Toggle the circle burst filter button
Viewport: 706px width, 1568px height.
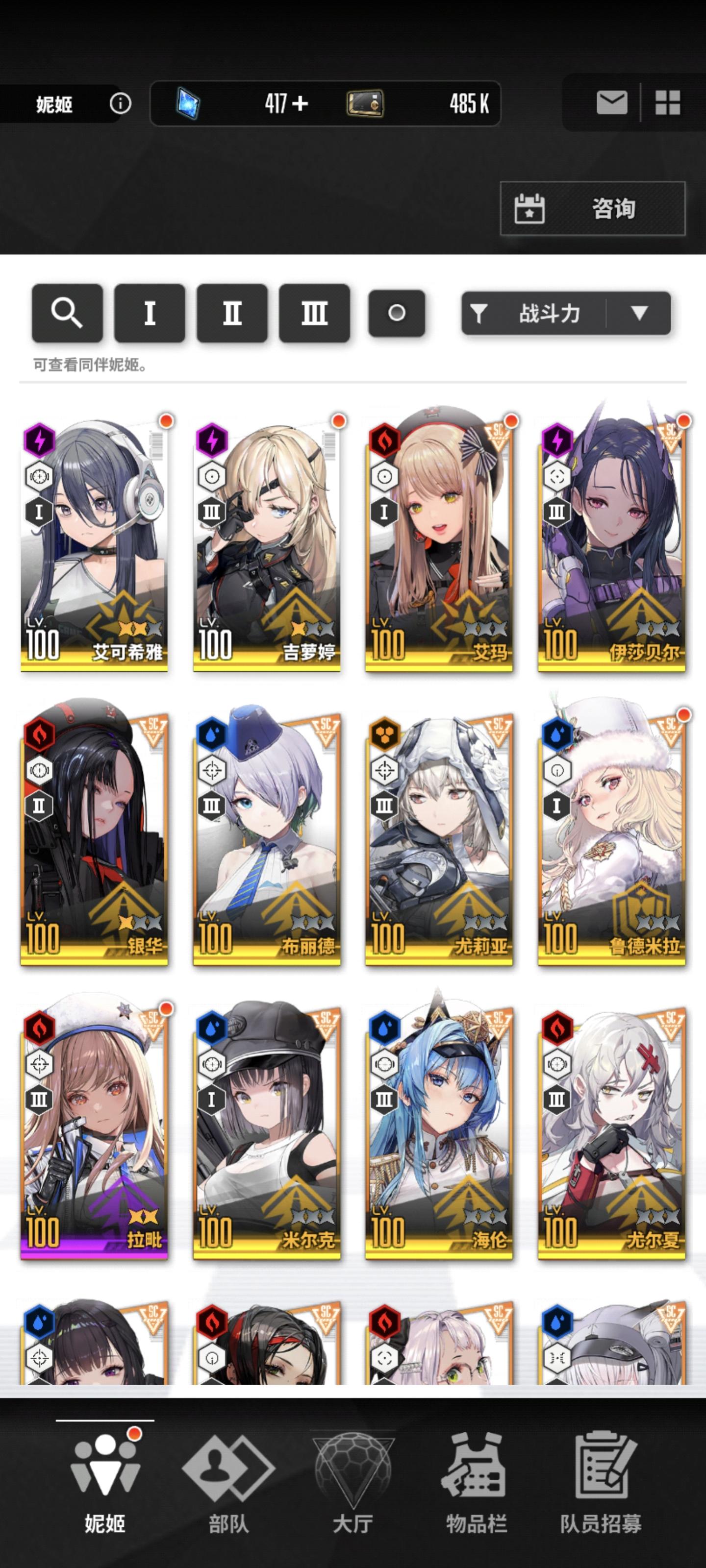coord(396,314)
